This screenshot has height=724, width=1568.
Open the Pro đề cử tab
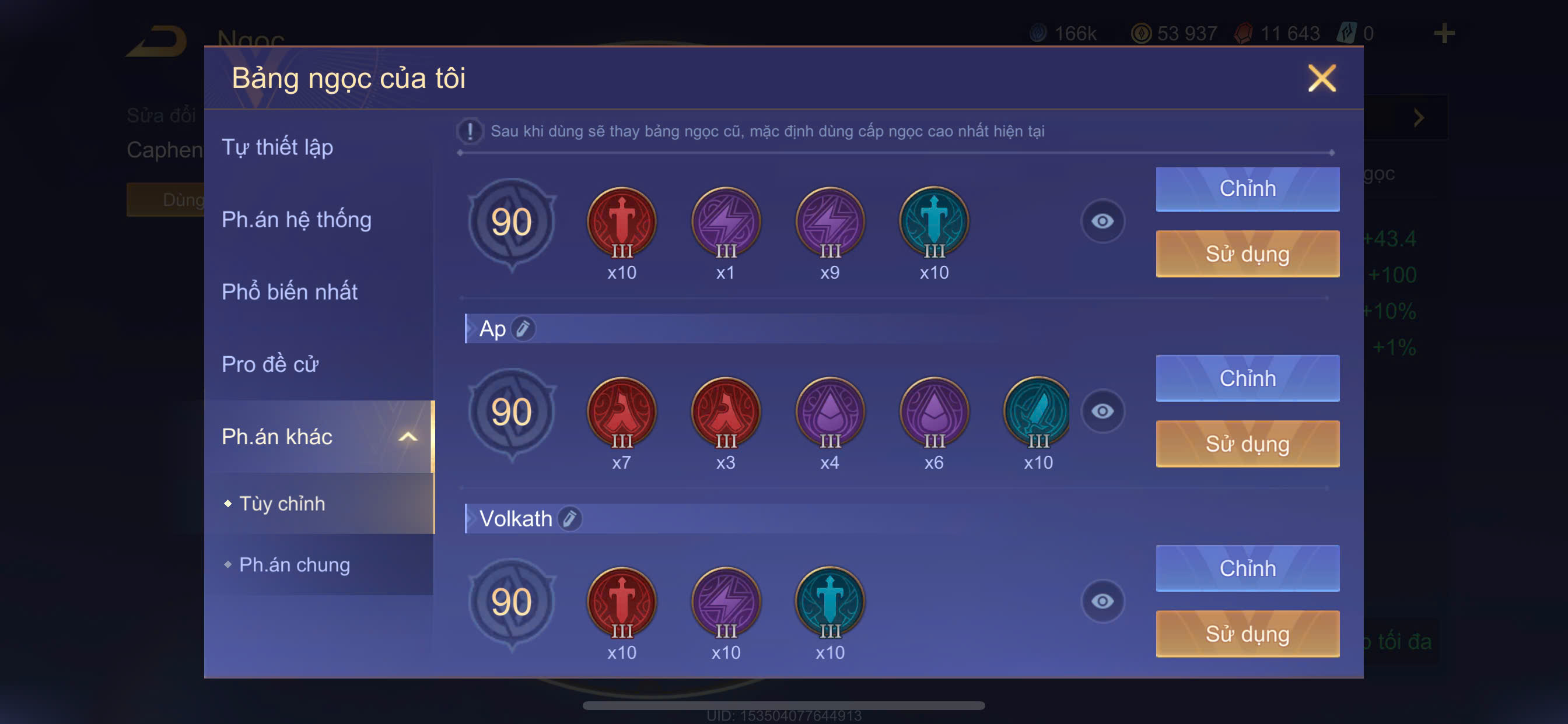coord(269,364)
